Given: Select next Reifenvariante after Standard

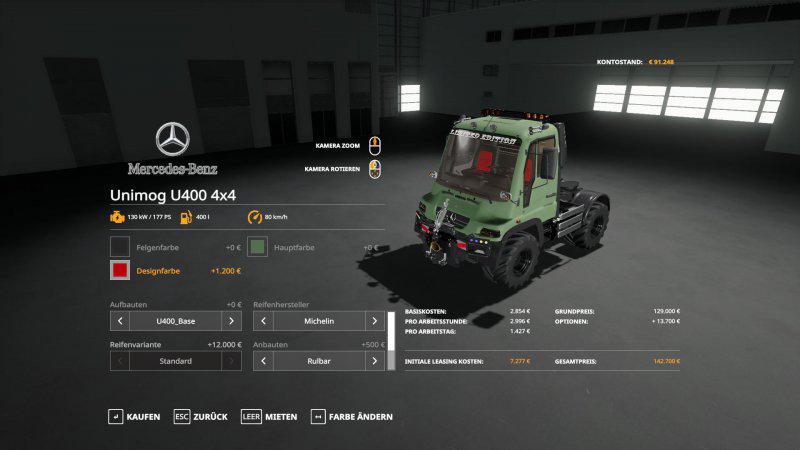Looking at the screenshot, I should [x=231, y=360].
